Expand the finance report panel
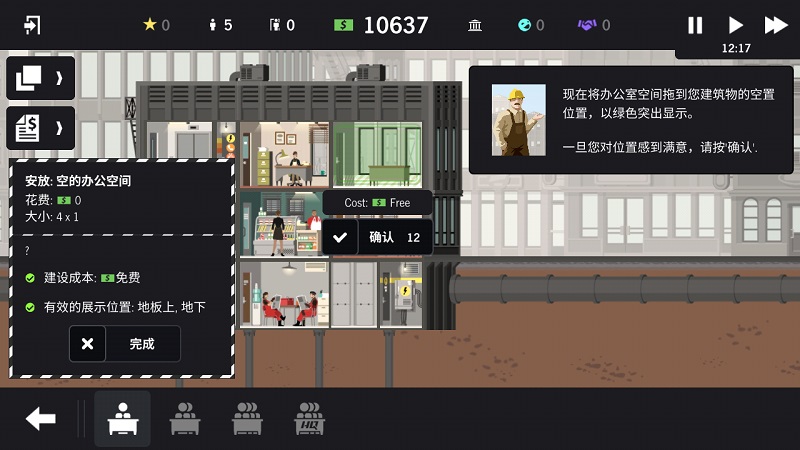 pyautogui.click(x=41, y=128)
